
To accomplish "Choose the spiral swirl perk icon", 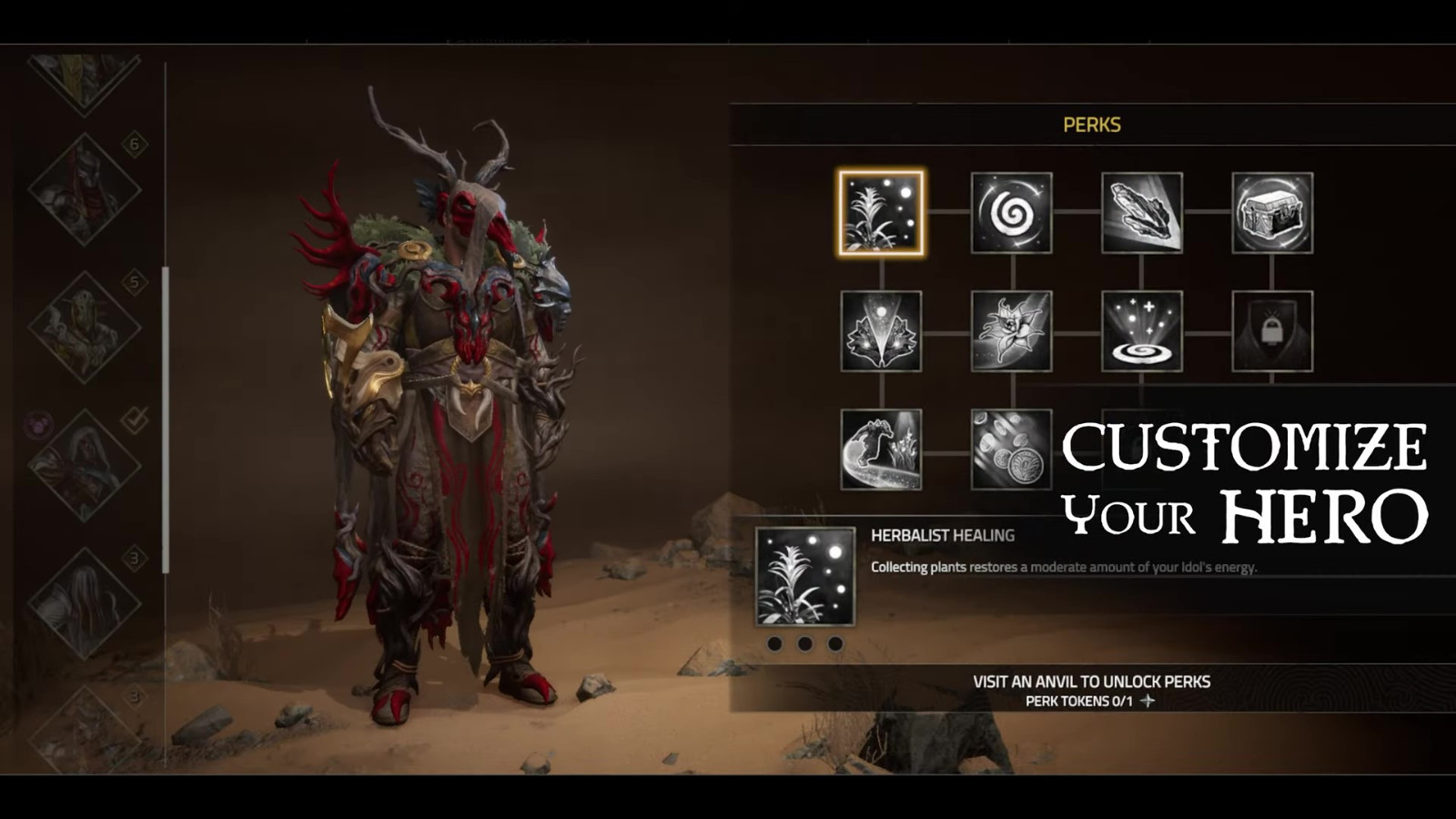I will (1011, 213).
